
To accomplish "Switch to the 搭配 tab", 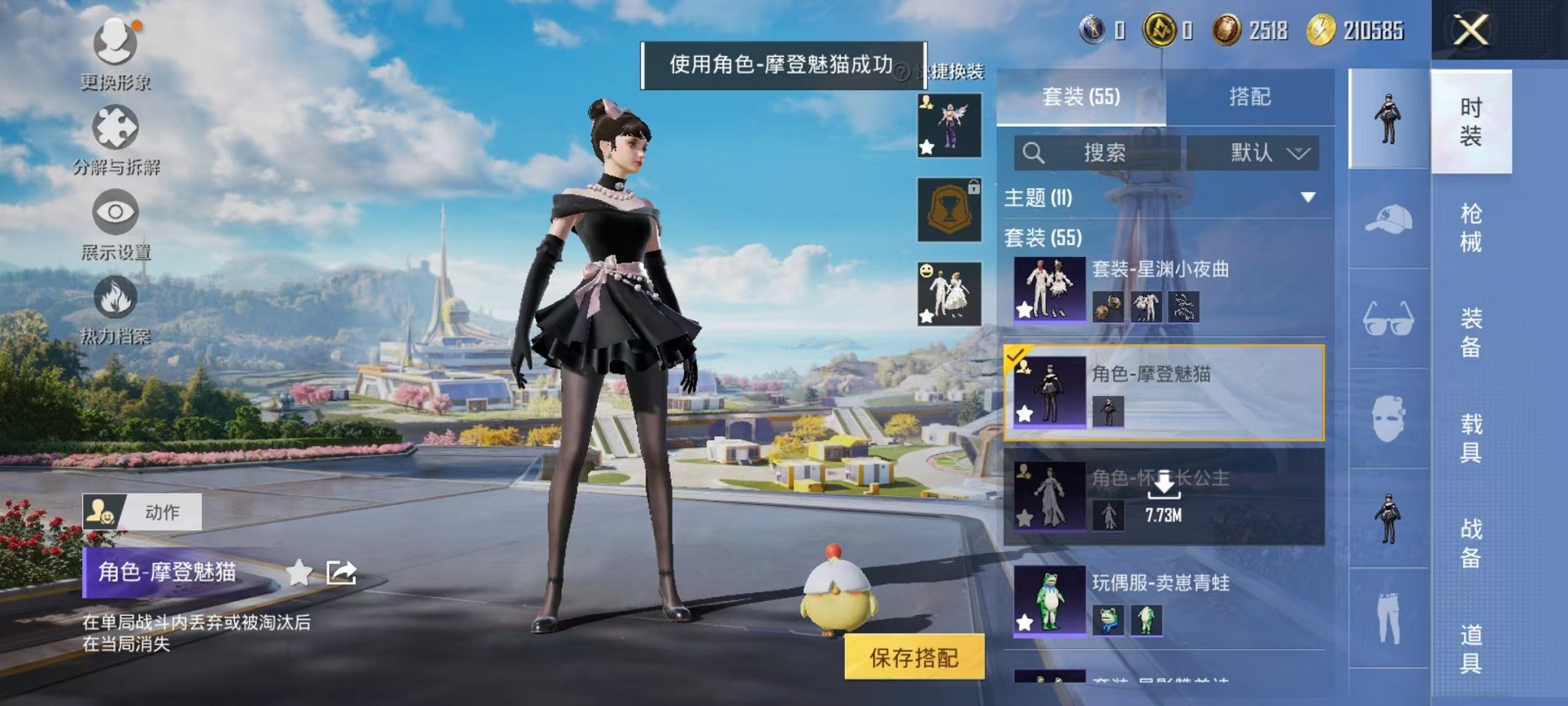I will (x=1250, y=97).
